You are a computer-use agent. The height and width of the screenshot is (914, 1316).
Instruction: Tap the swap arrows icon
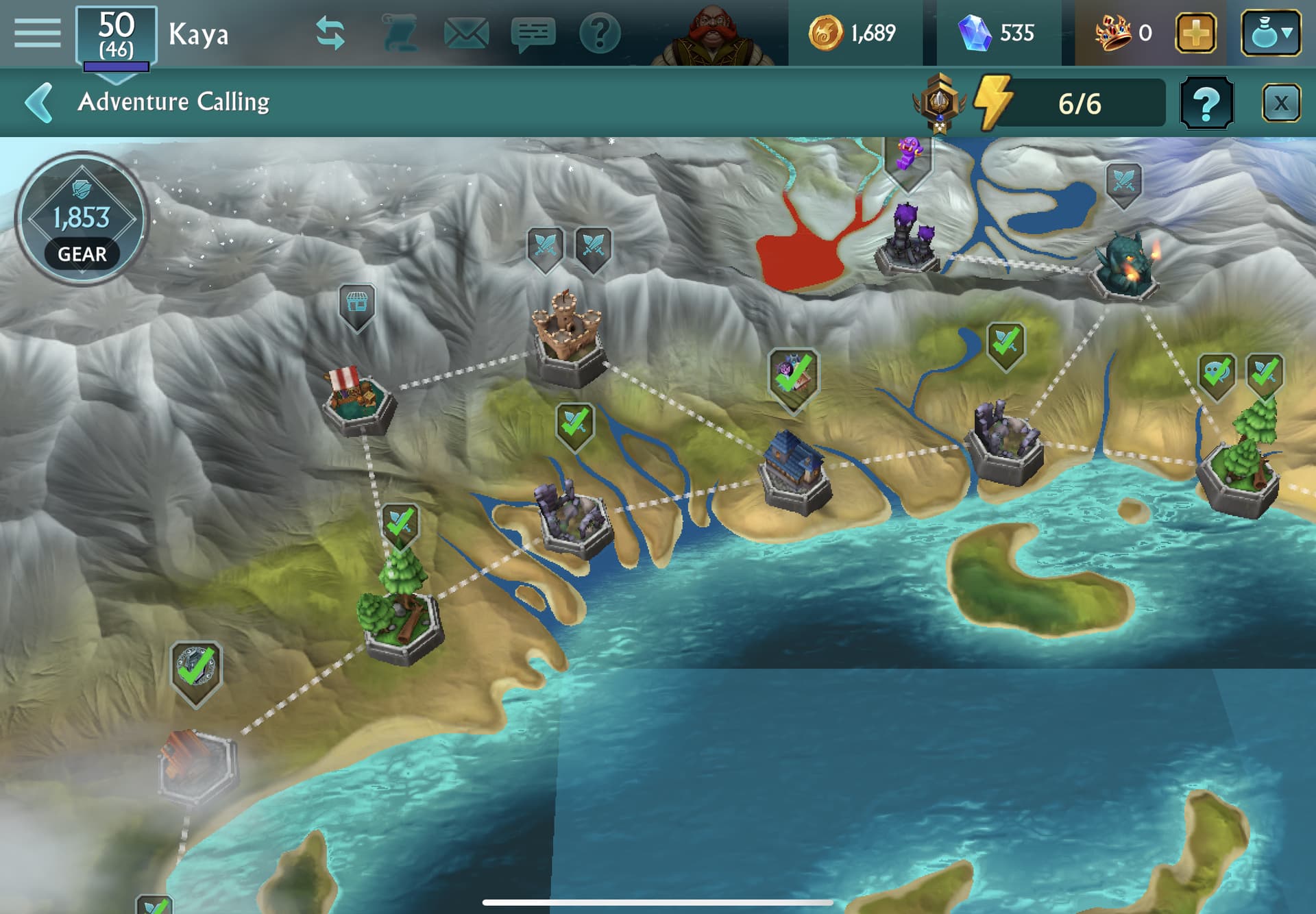330,33
